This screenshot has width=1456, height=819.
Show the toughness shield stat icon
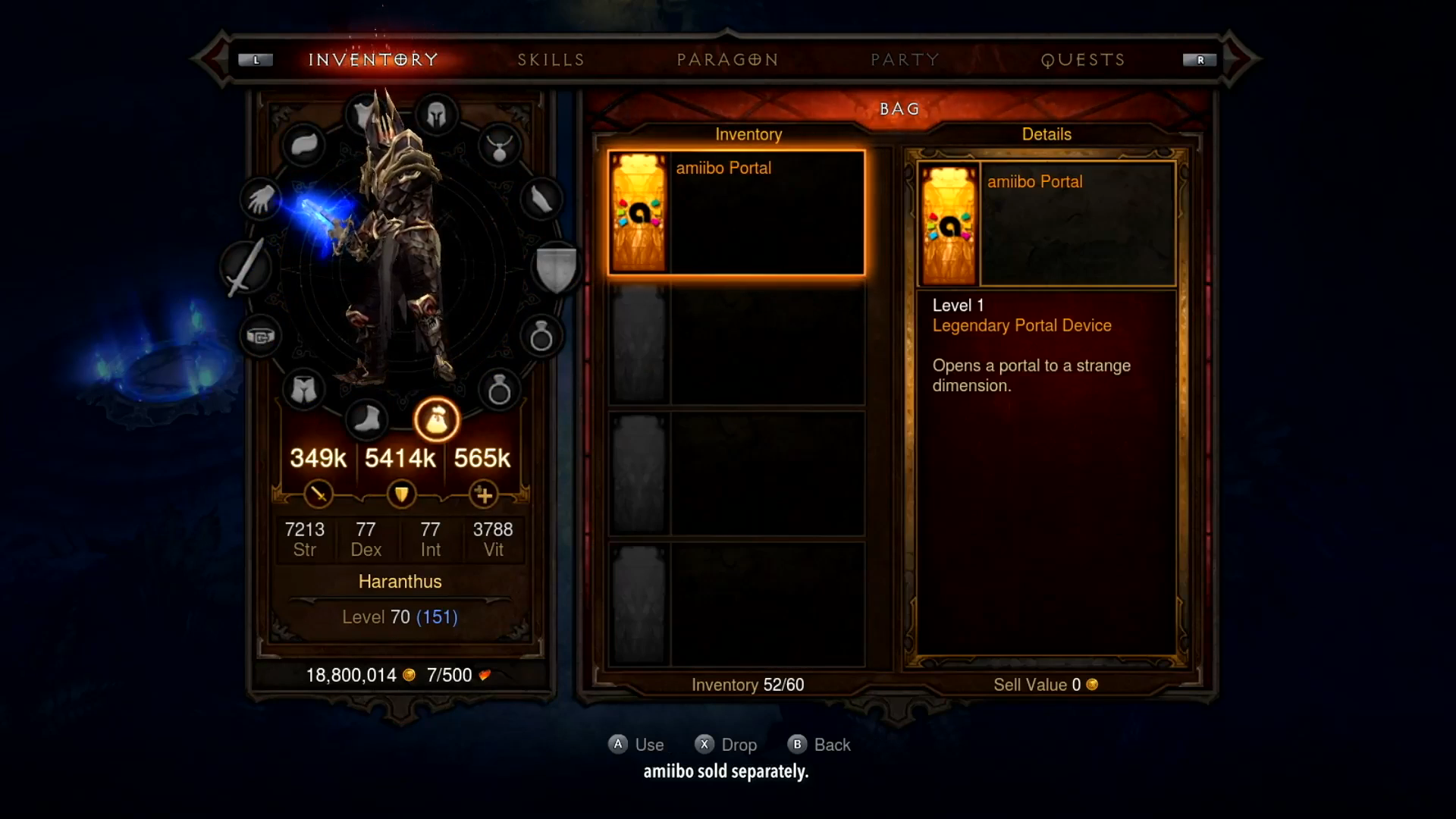400,495
